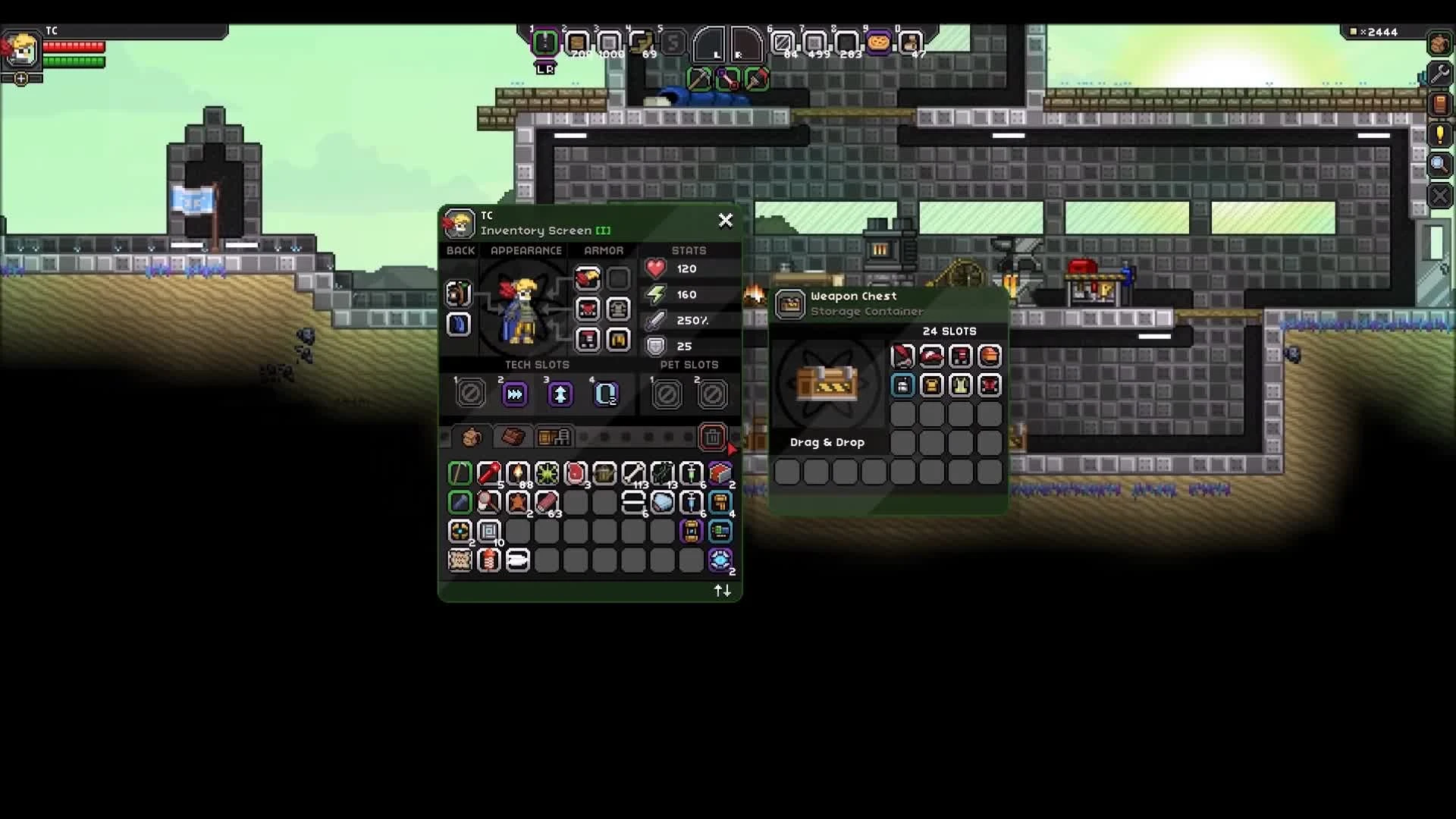Click the heart health stat icon
Screen dimensions: 1456x819
654,268
